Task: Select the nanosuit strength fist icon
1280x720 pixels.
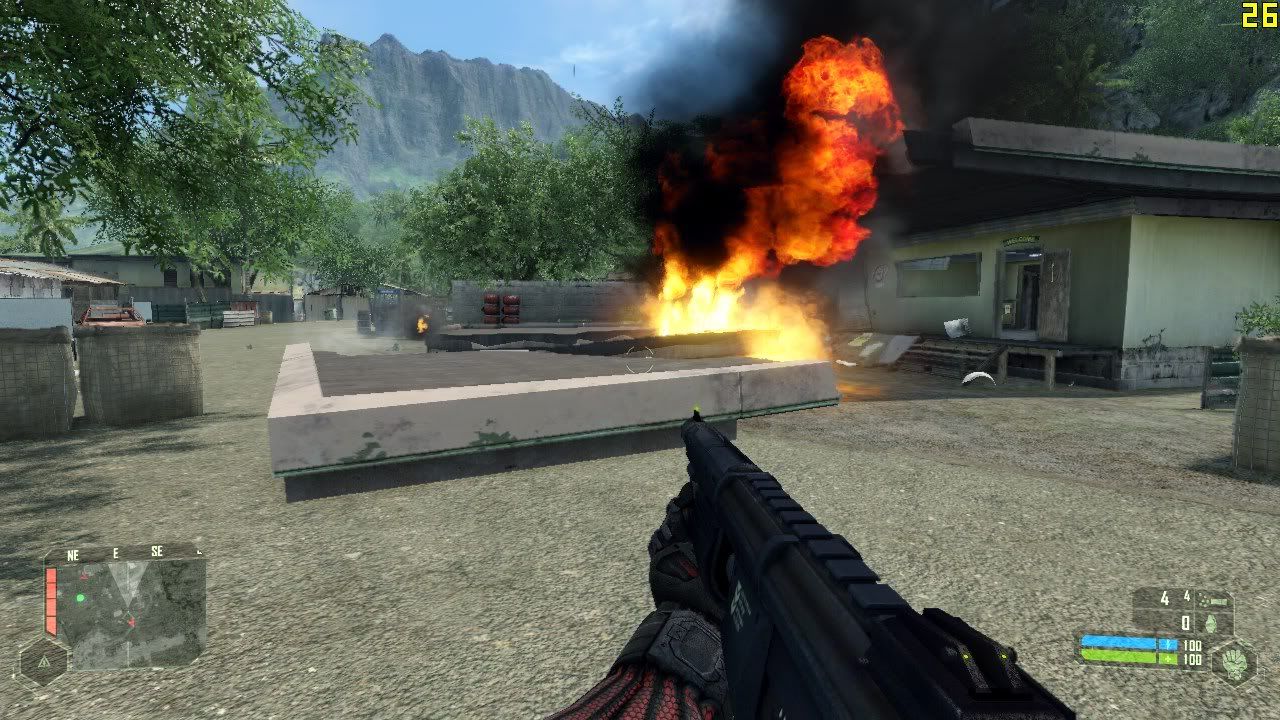Action: (1235, 663)
